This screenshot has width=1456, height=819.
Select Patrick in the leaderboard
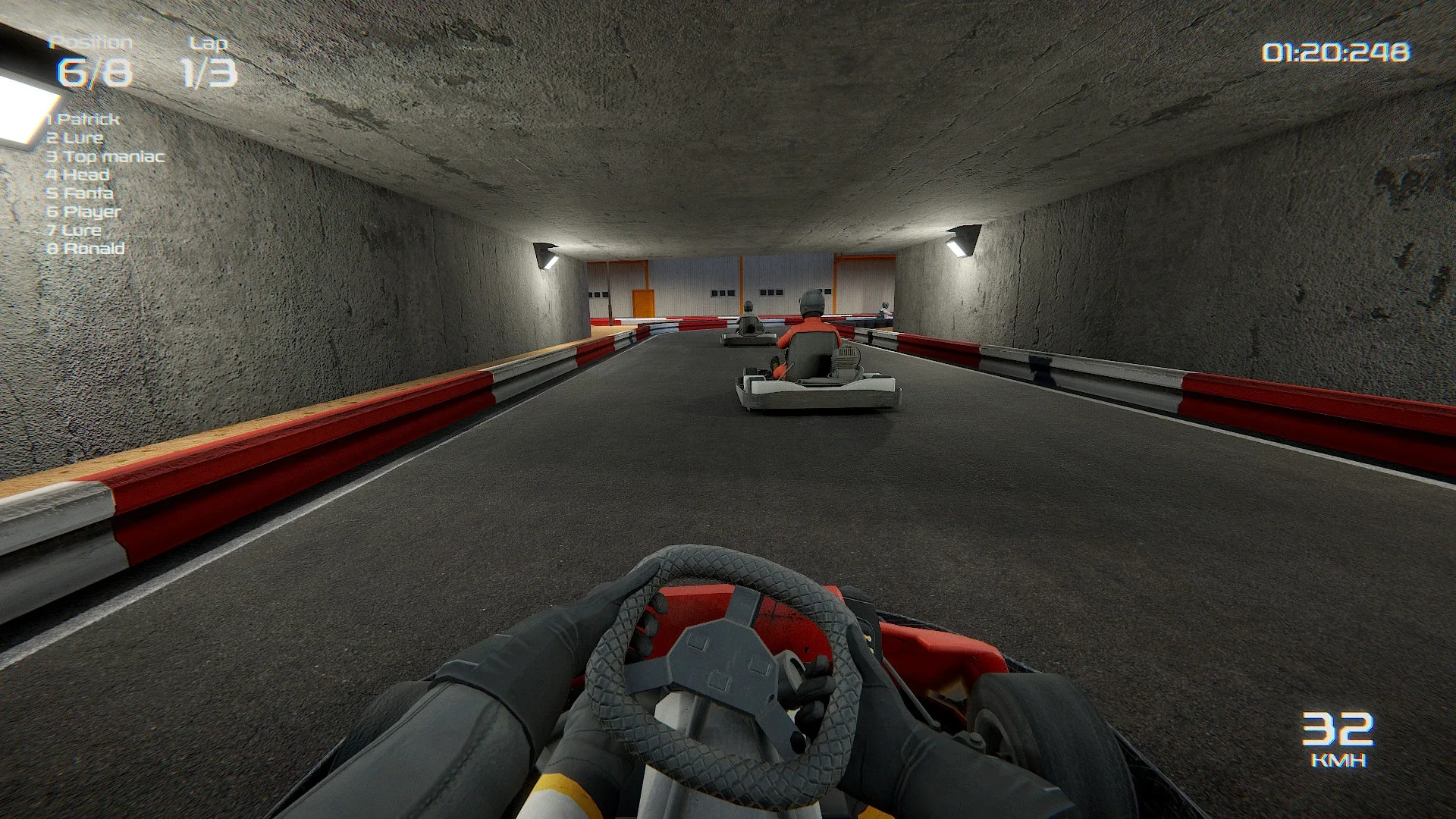coord(83,119)
